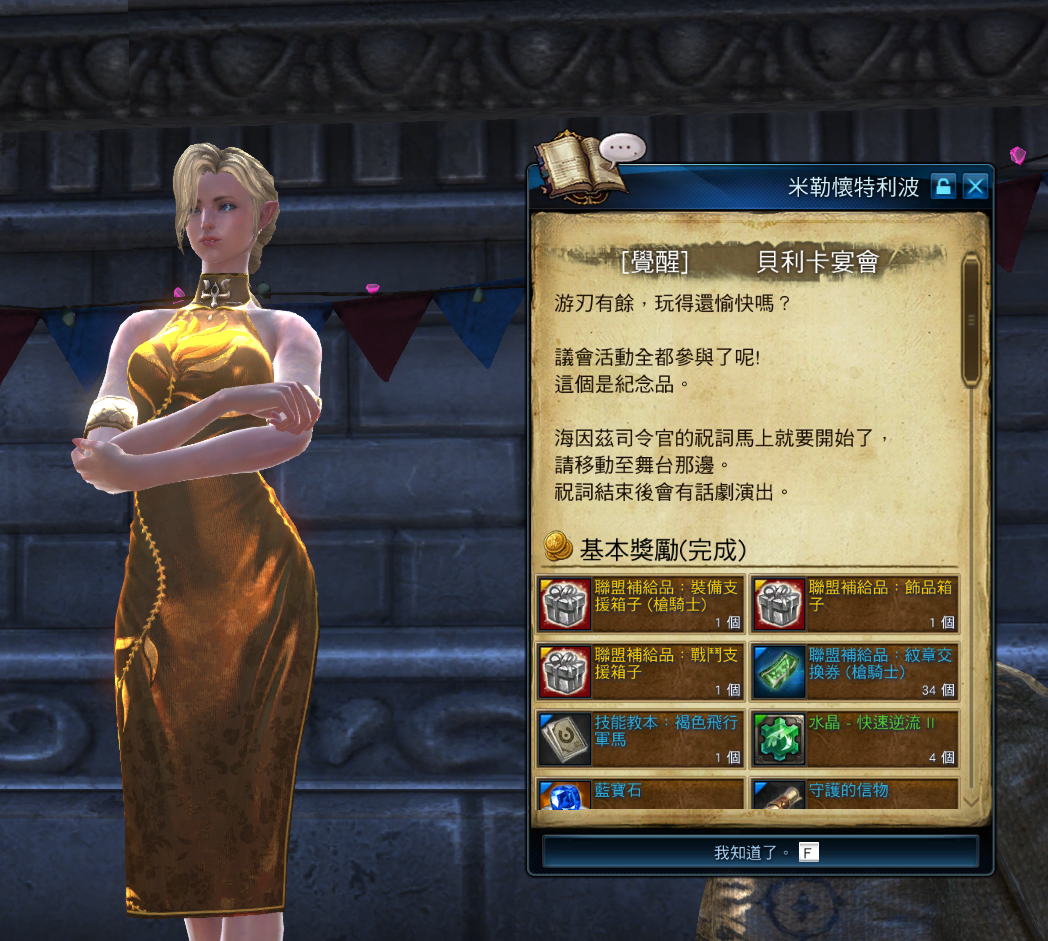Choose the 戰鬥支援箱子 reward
The image size is (1048, 941).
640,671
